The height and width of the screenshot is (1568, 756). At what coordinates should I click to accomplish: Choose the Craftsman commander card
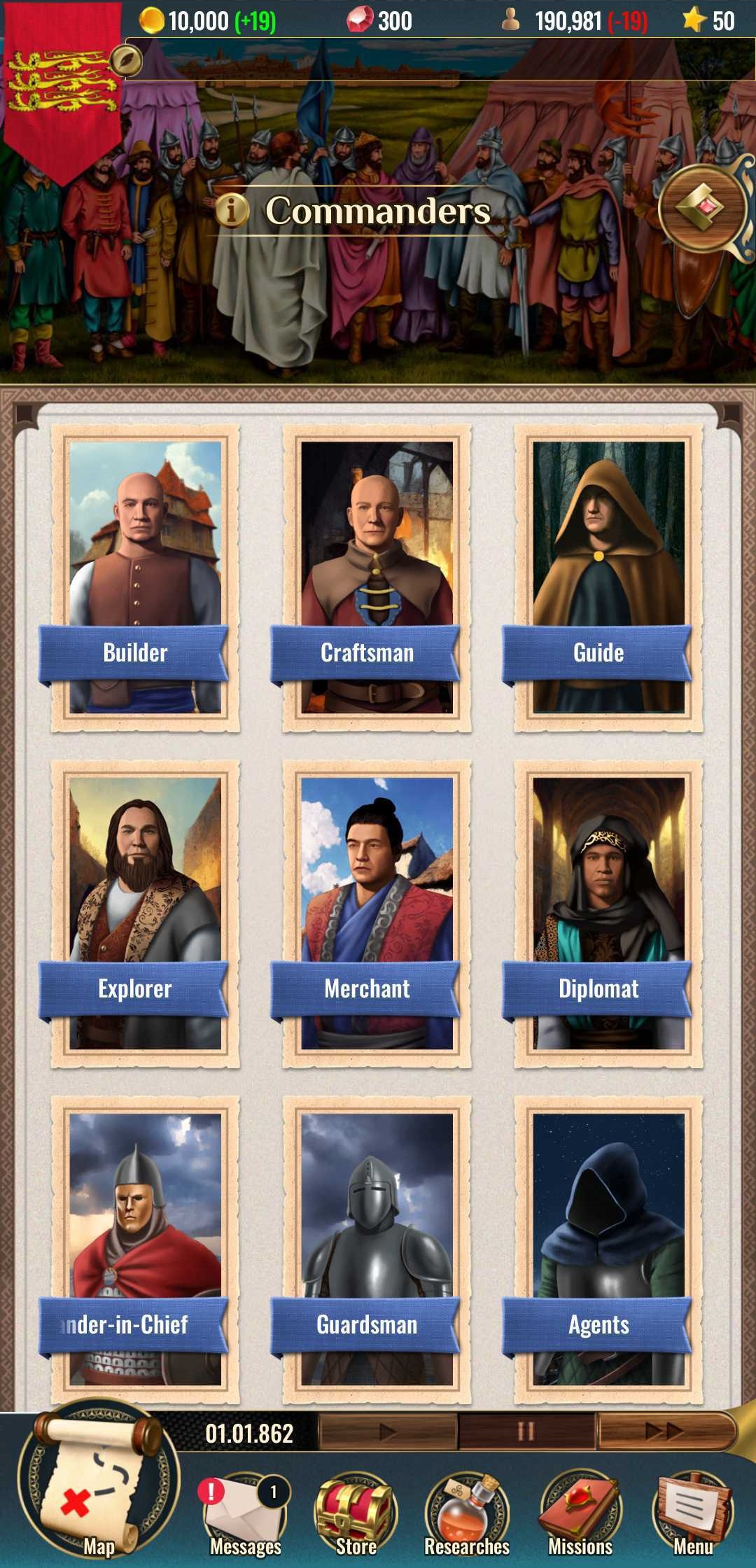(x=377, y=577)
